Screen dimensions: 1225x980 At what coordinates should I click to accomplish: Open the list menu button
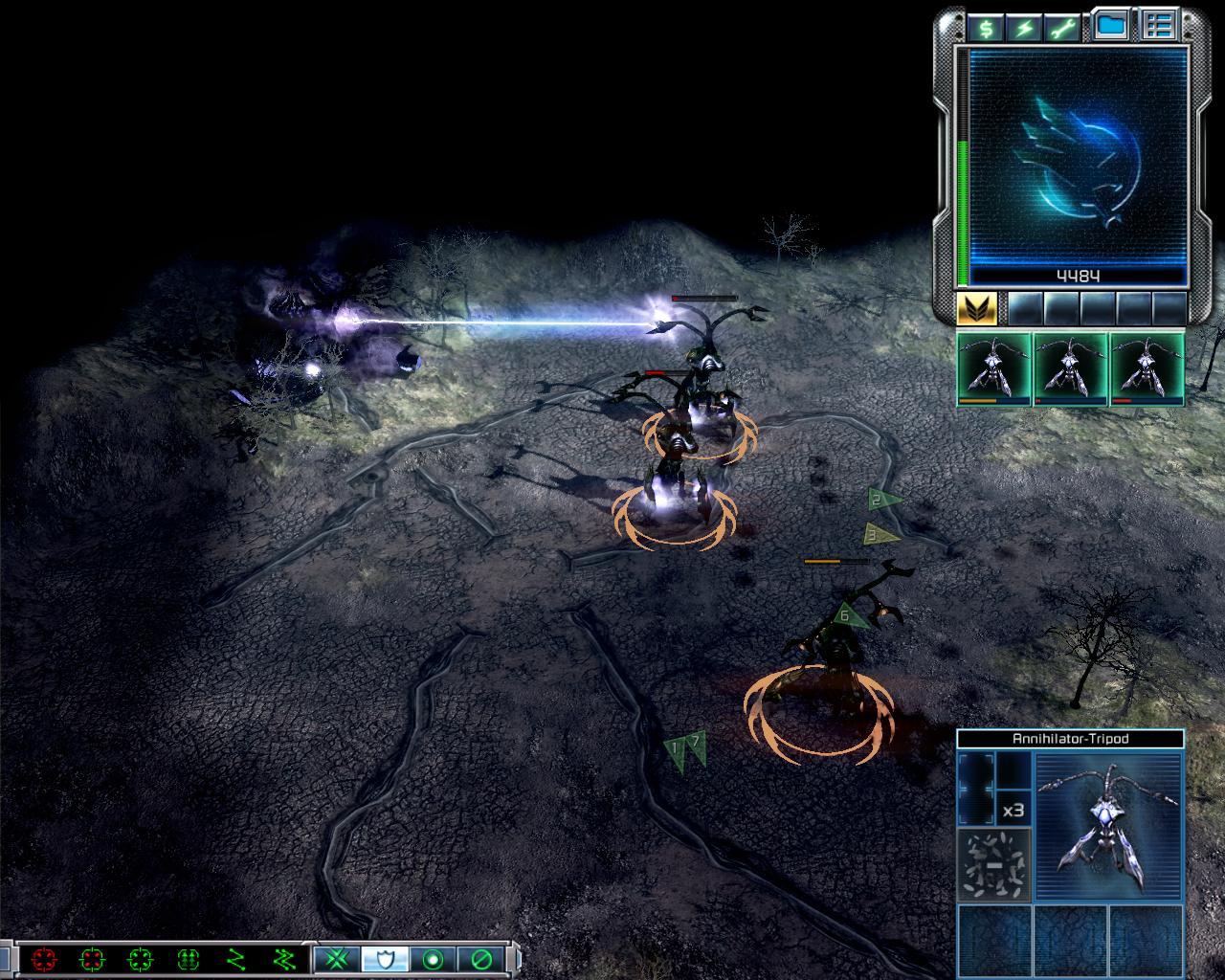1160,27
